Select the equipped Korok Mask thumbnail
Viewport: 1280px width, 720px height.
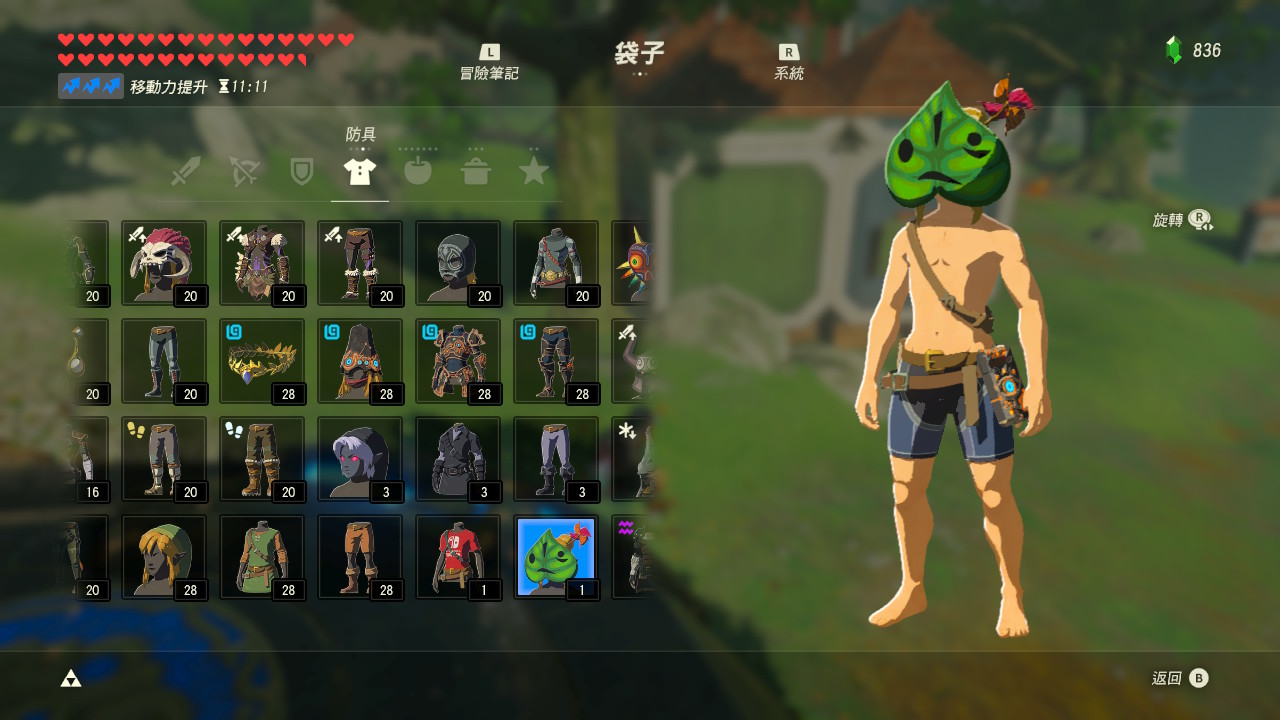pos(555,557)
